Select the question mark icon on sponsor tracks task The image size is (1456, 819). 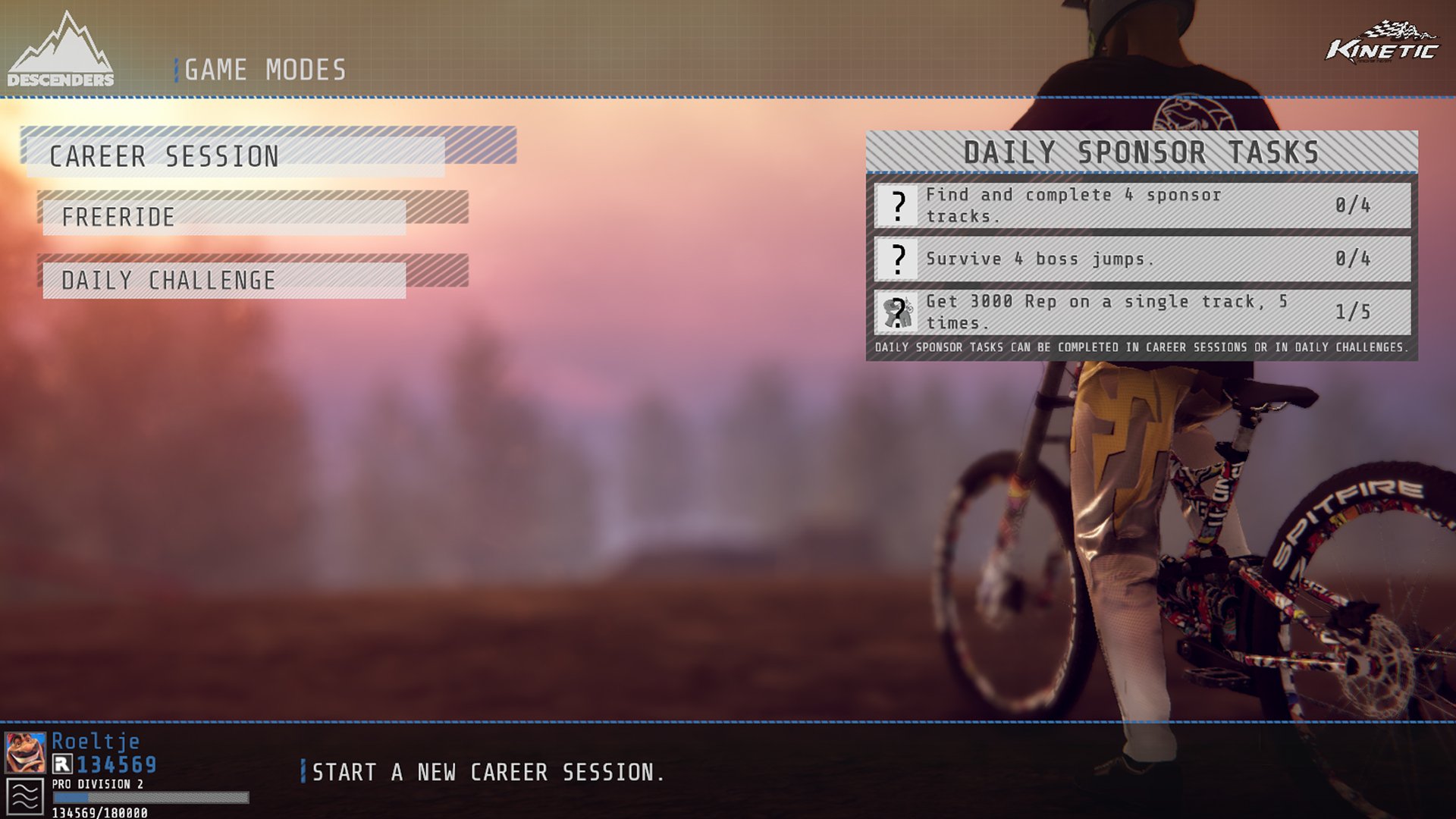(899, 205)
